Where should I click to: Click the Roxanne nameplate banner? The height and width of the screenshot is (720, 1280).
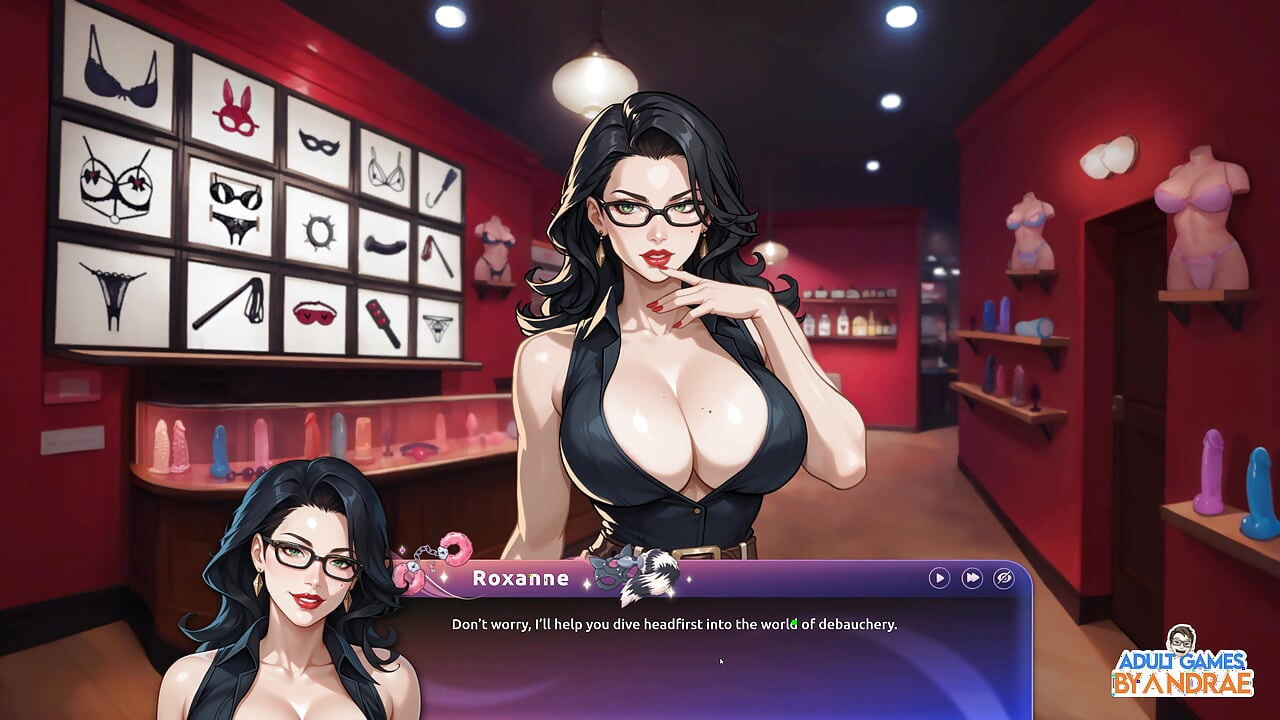(x=520, y=577)
